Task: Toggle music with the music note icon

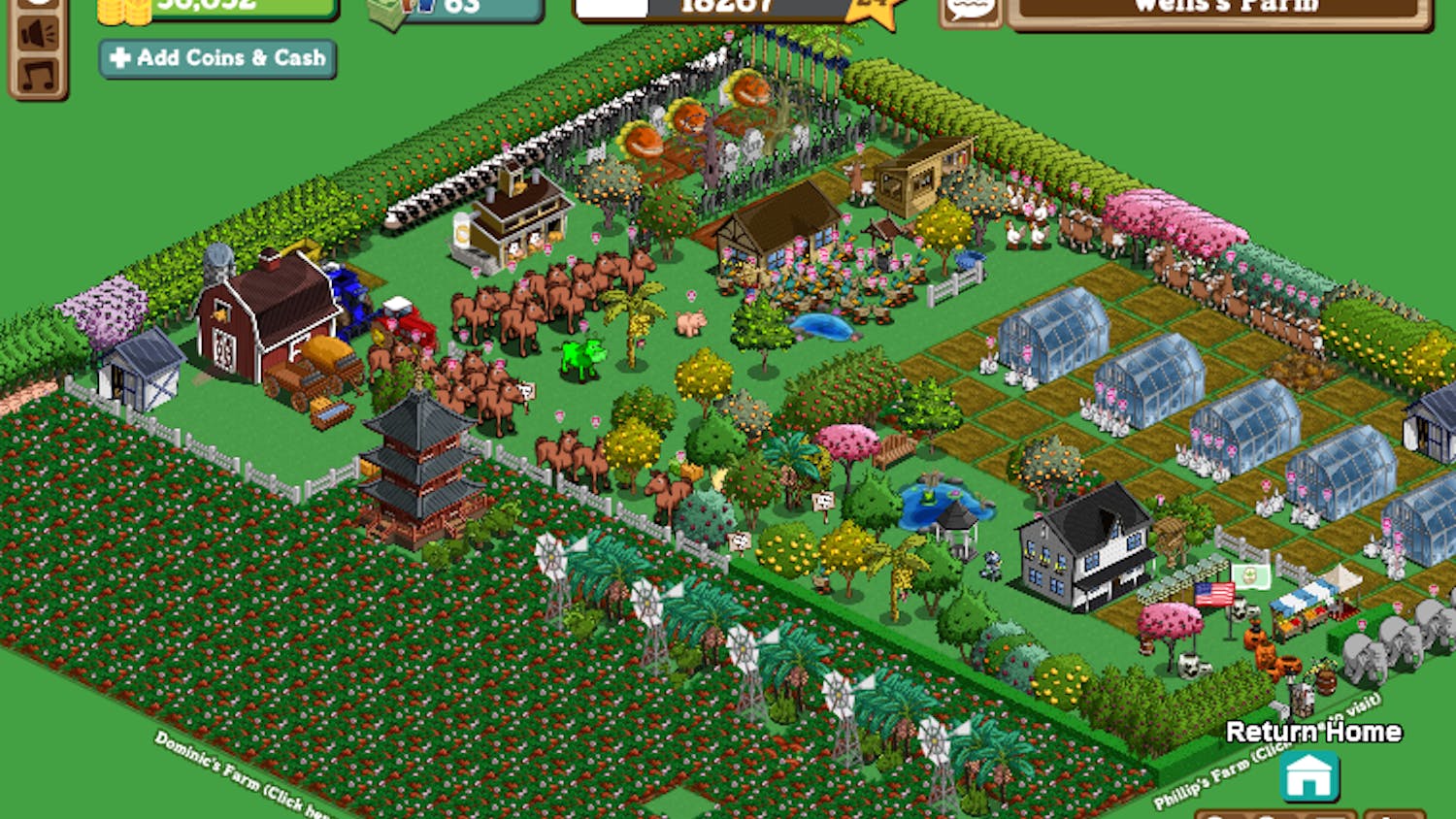Action: coord(39,76)
